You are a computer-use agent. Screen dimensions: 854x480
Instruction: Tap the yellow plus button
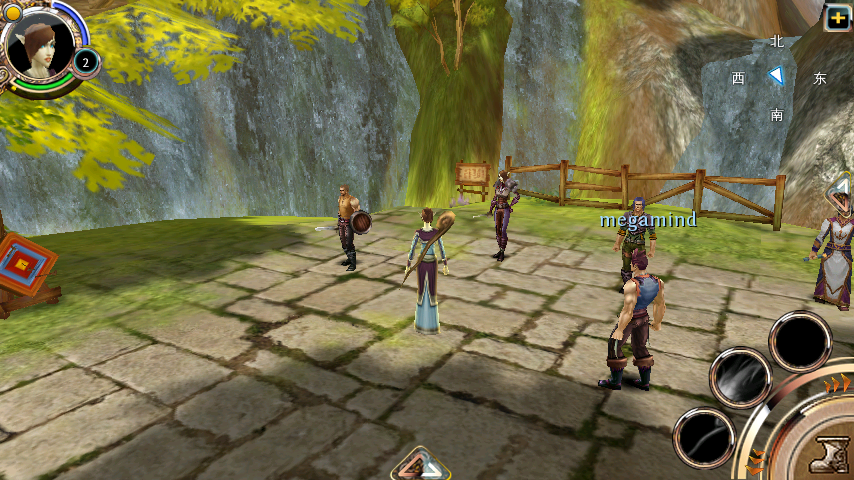[x=837, y=16]
